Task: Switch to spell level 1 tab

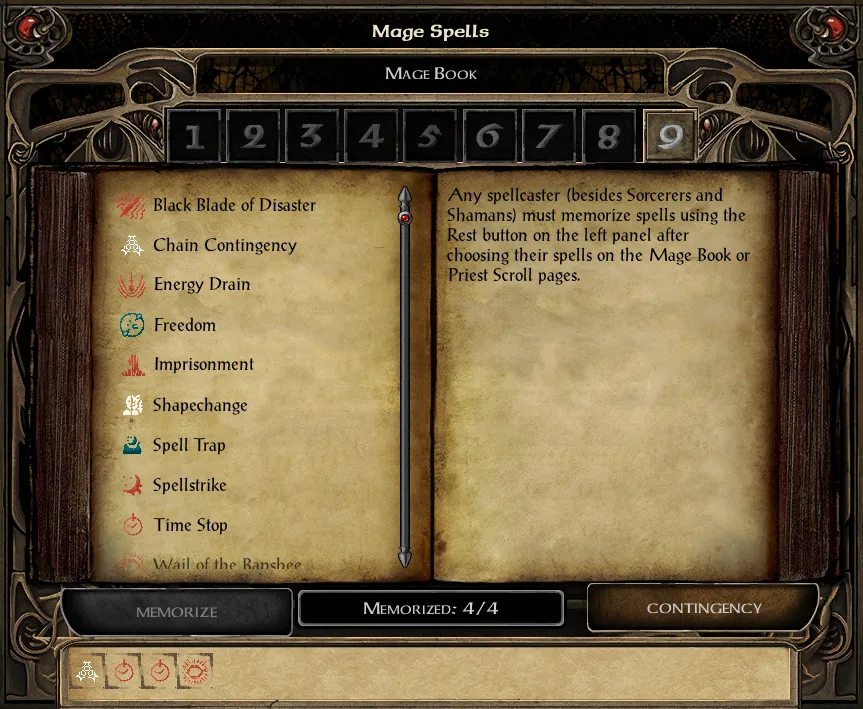Action: point(193,136)
